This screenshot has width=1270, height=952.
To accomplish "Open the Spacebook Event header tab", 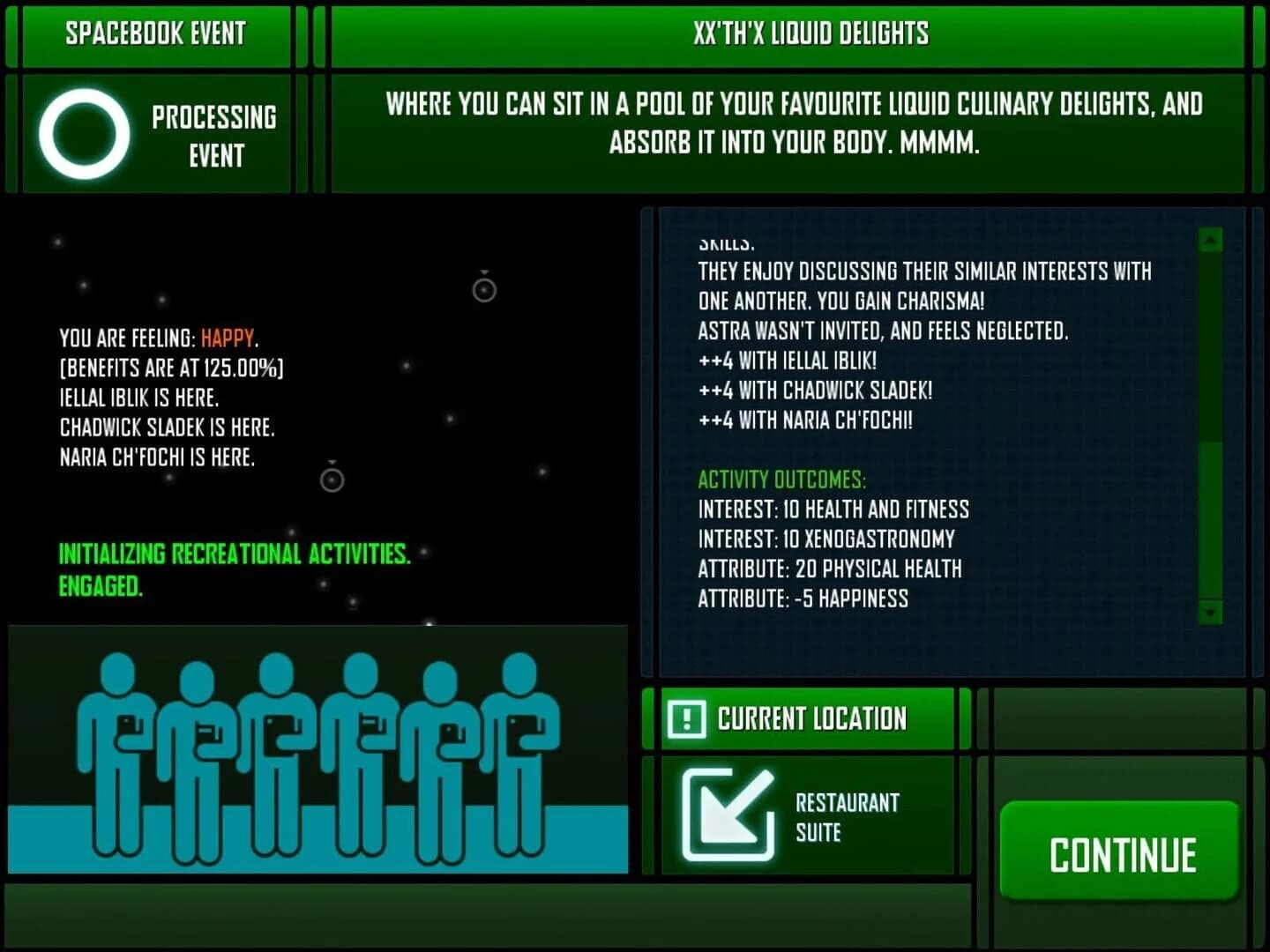I will 156,34.
